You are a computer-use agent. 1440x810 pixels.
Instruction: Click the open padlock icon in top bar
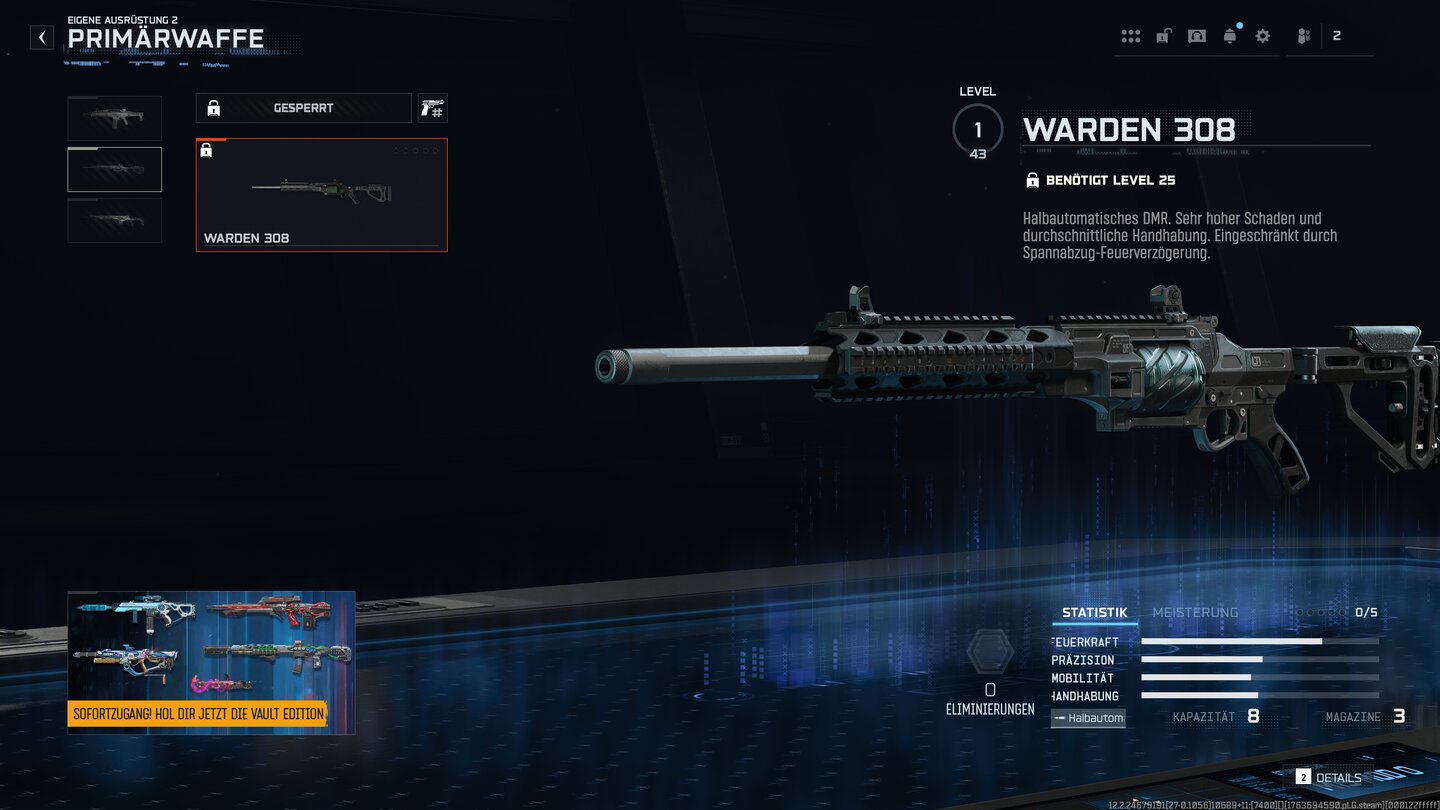[x=1163, y=36]
